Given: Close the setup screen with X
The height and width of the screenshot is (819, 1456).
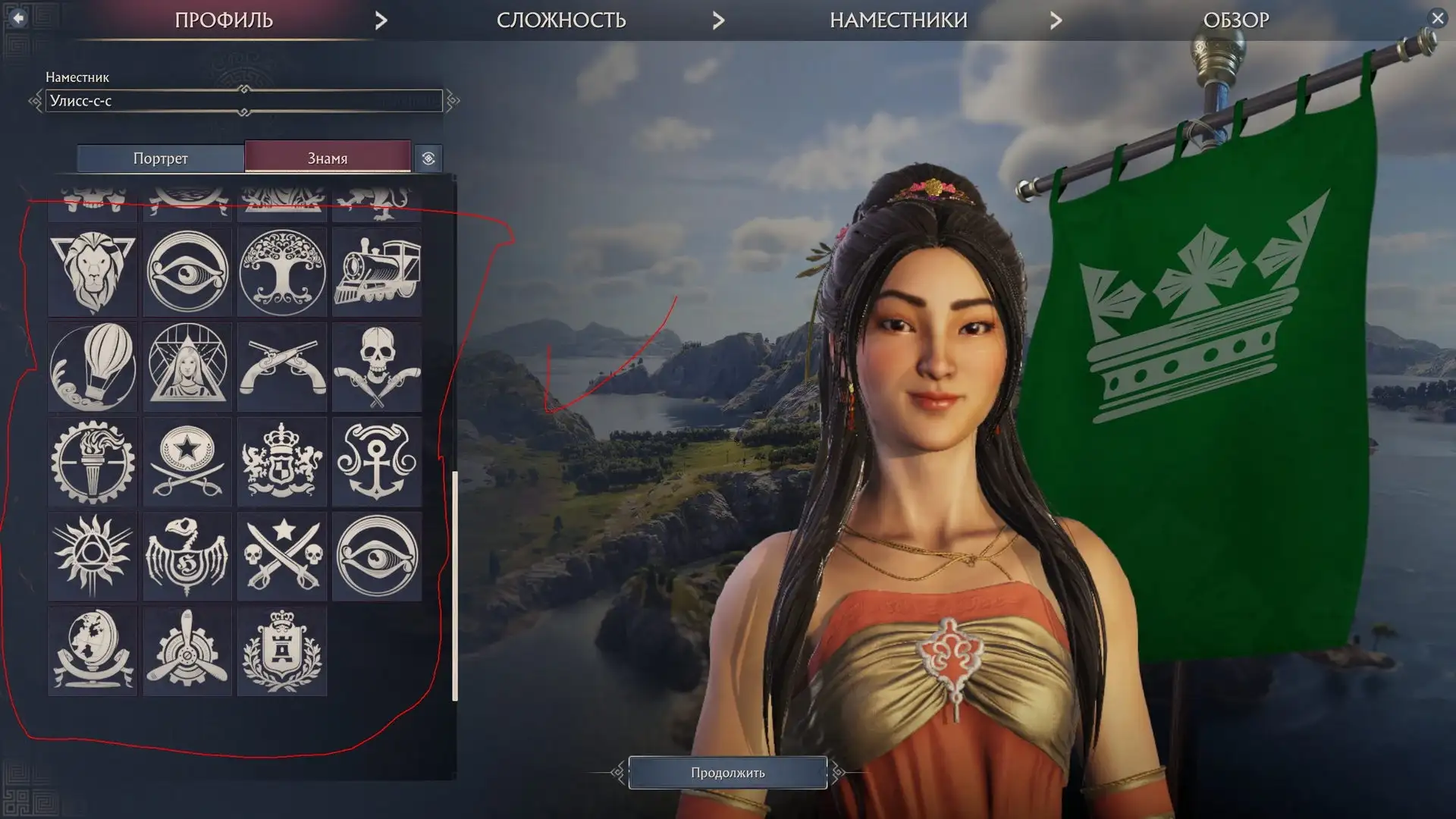Looking at the screenshot, I should [1437, 18].
